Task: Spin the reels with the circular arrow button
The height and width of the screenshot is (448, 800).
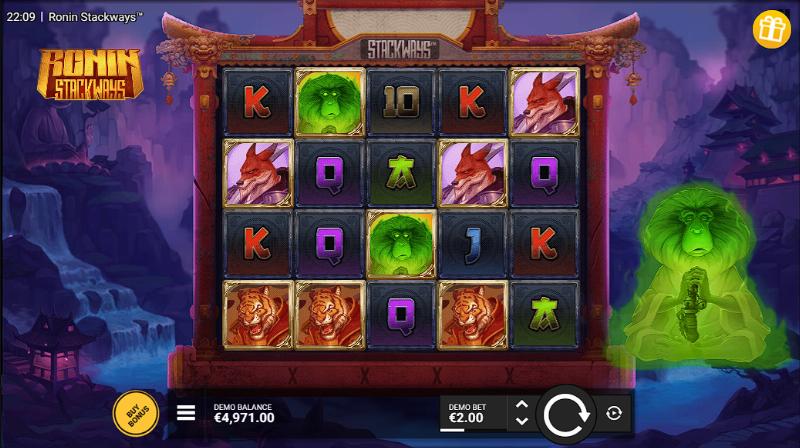Action: [567, 412]
